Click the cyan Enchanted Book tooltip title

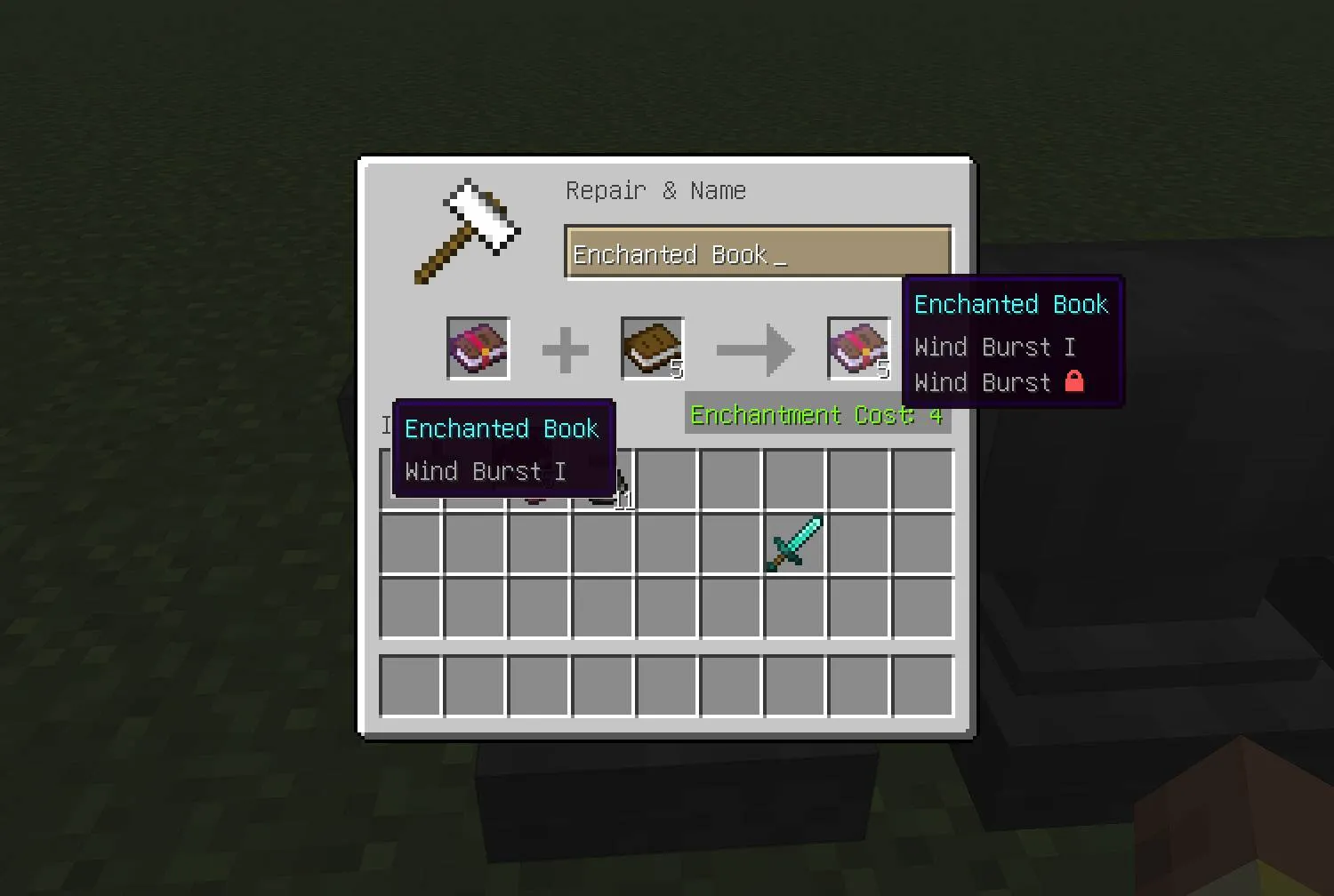click(1010, 304)
